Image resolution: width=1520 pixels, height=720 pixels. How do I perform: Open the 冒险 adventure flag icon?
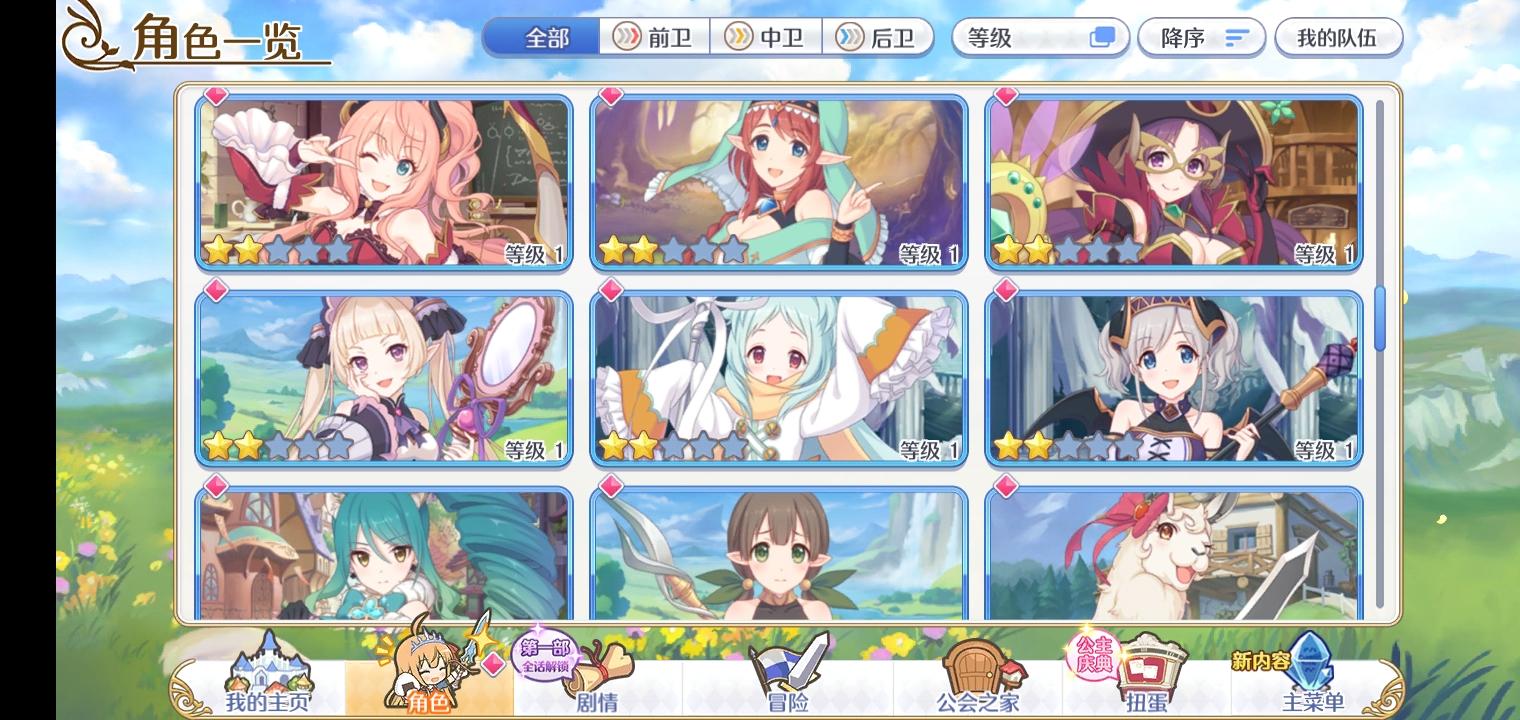[790, 670]
